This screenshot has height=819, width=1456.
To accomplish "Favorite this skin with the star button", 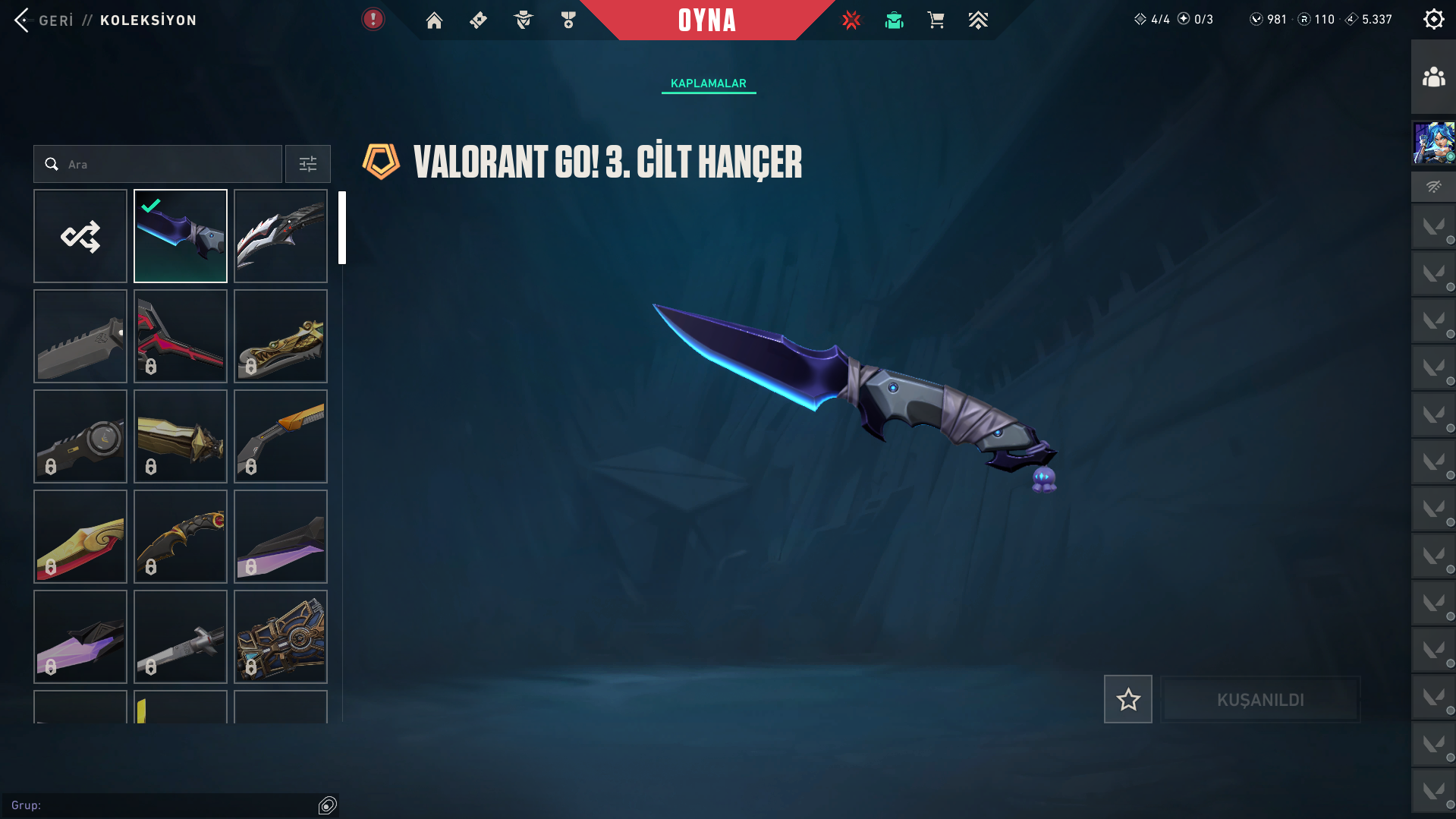I will (1127, 699).
